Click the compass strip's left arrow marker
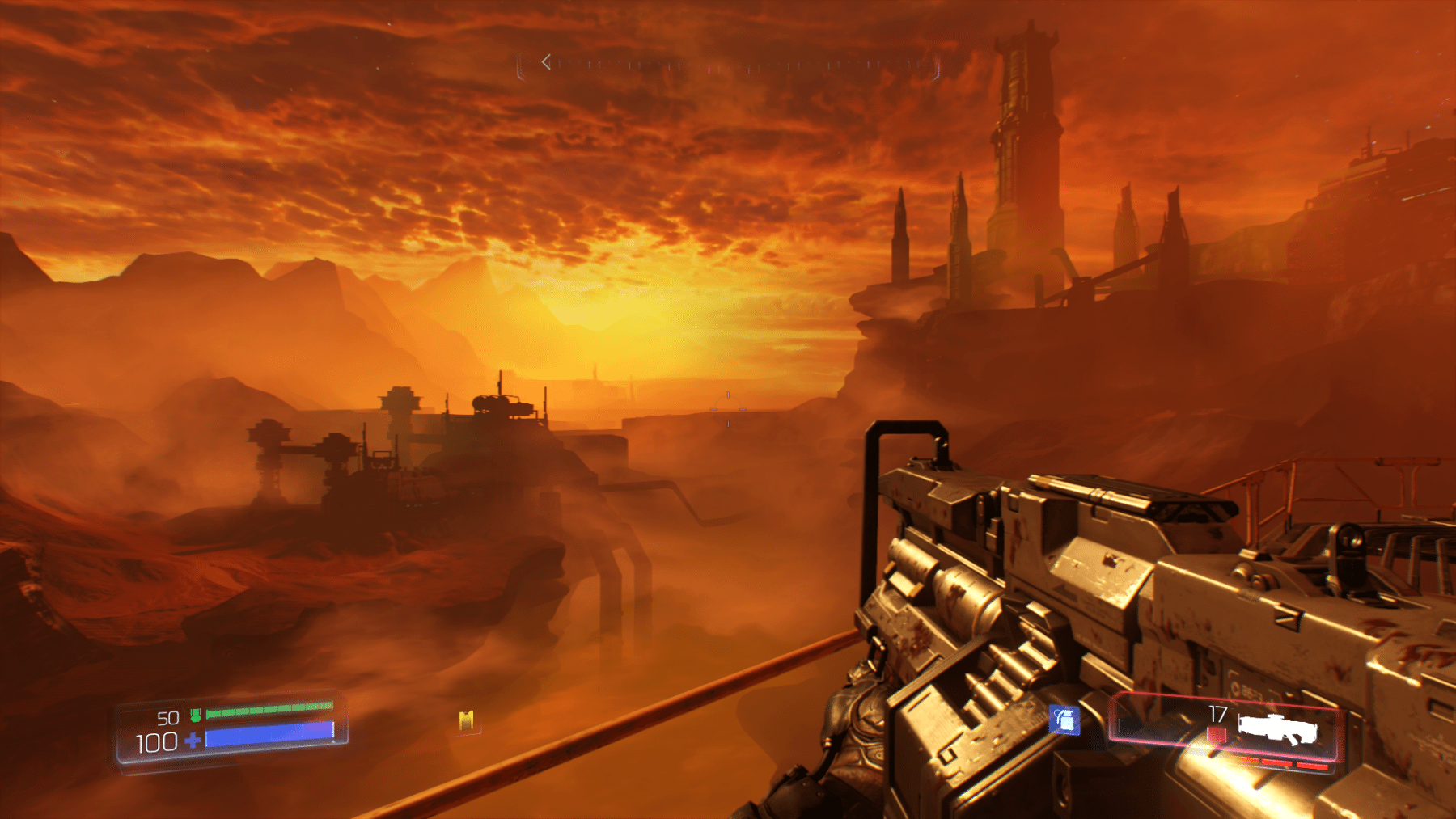The width and height of the screenshot is (1456, 819). tap(547, 62)
